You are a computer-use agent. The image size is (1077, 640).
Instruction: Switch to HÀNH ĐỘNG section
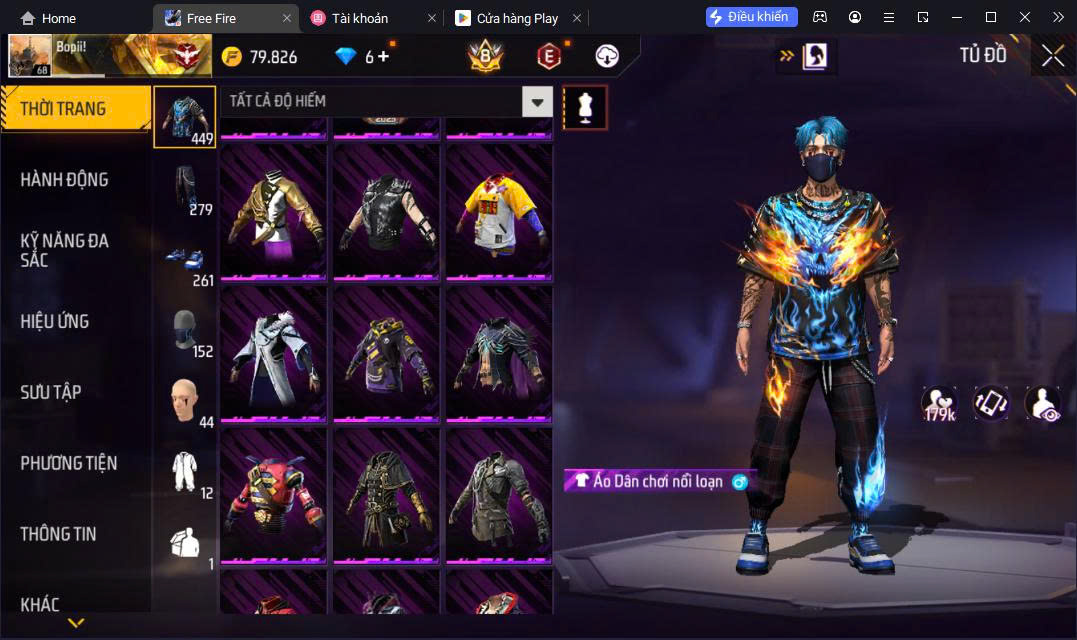pos(65,180)
